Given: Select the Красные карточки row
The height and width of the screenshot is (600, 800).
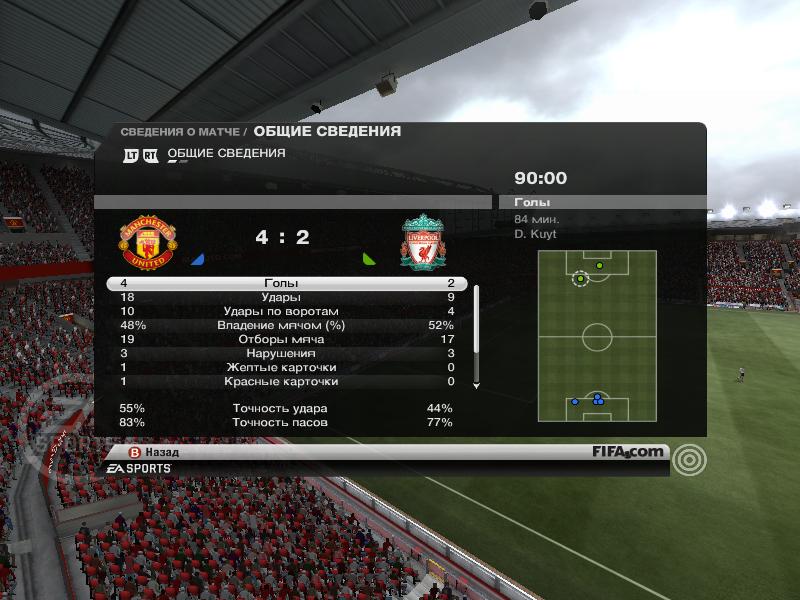Looking at the screenshot, I should (281, 382).
